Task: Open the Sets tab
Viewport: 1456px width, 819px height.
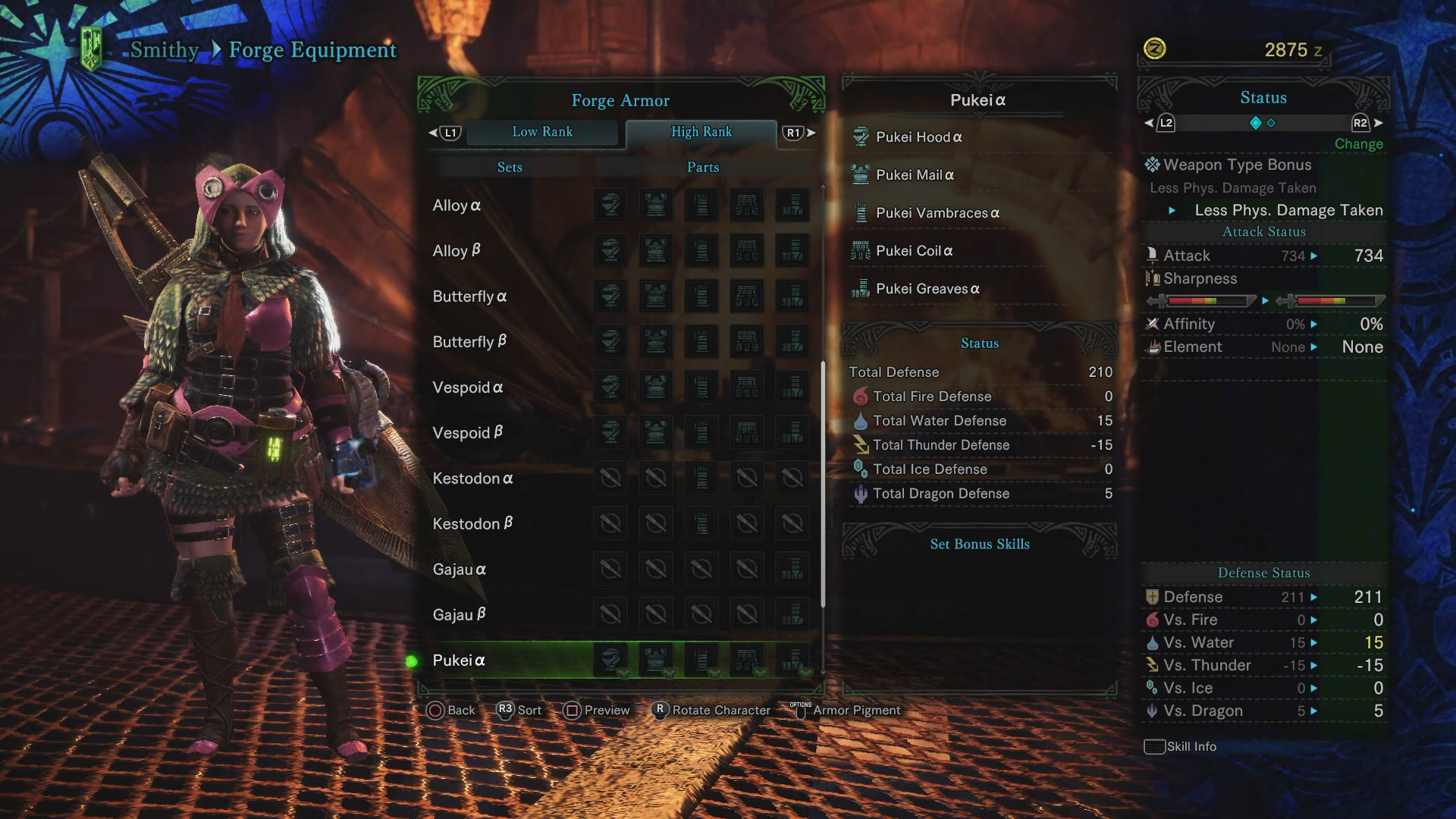Action: [x=509, y=167]
